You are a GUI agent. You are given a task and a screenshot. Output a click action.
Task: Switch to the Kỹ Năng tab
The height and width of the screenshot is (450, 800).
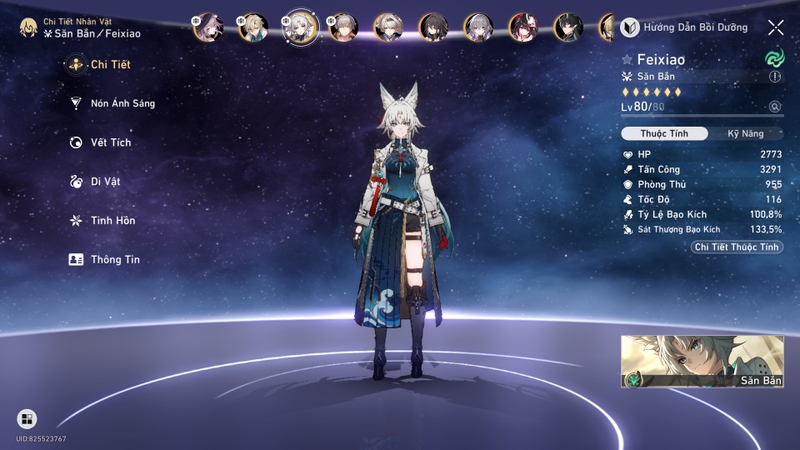745,134
